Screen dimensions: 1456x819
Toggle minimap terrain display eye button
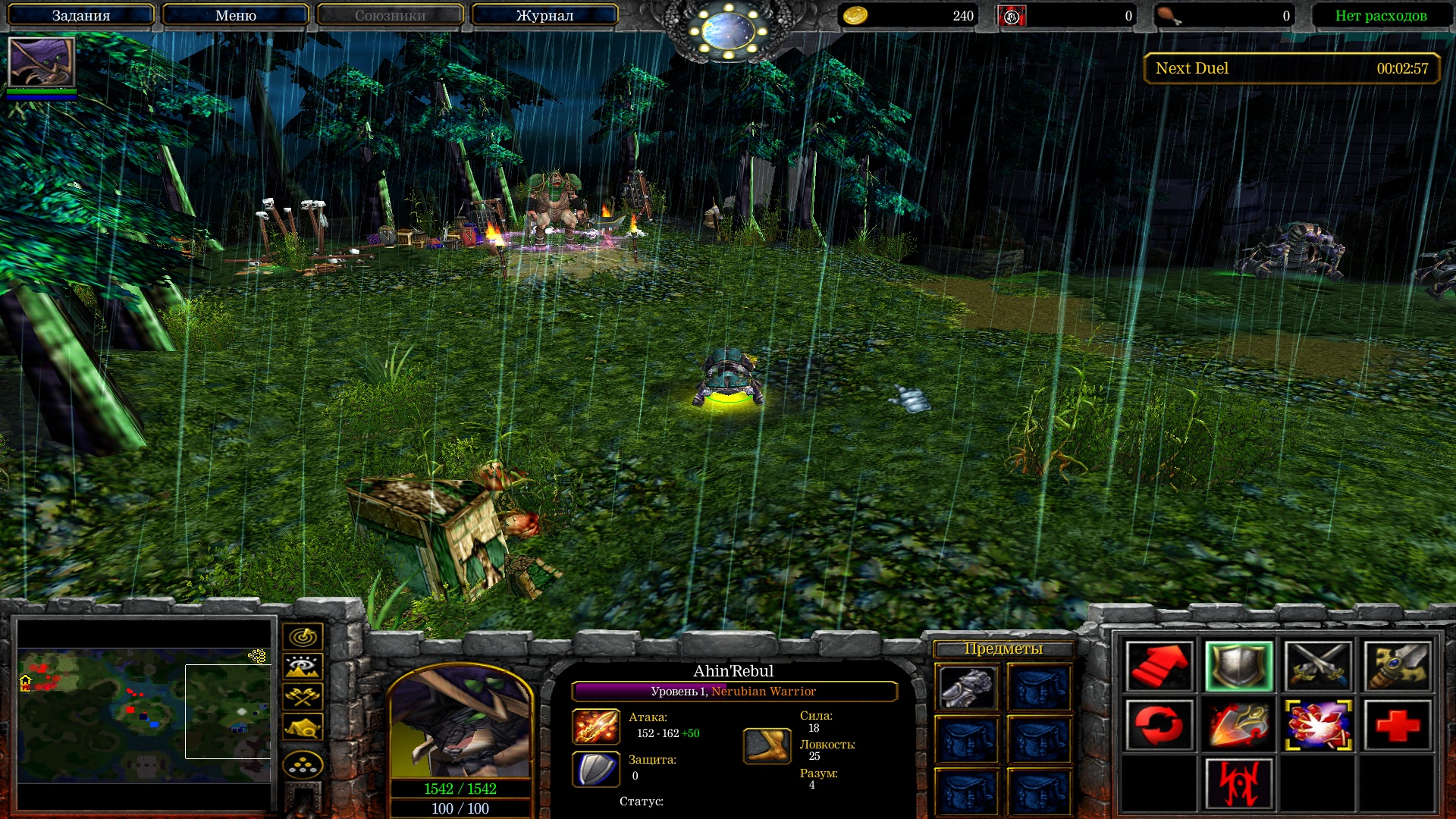point(303,667)
